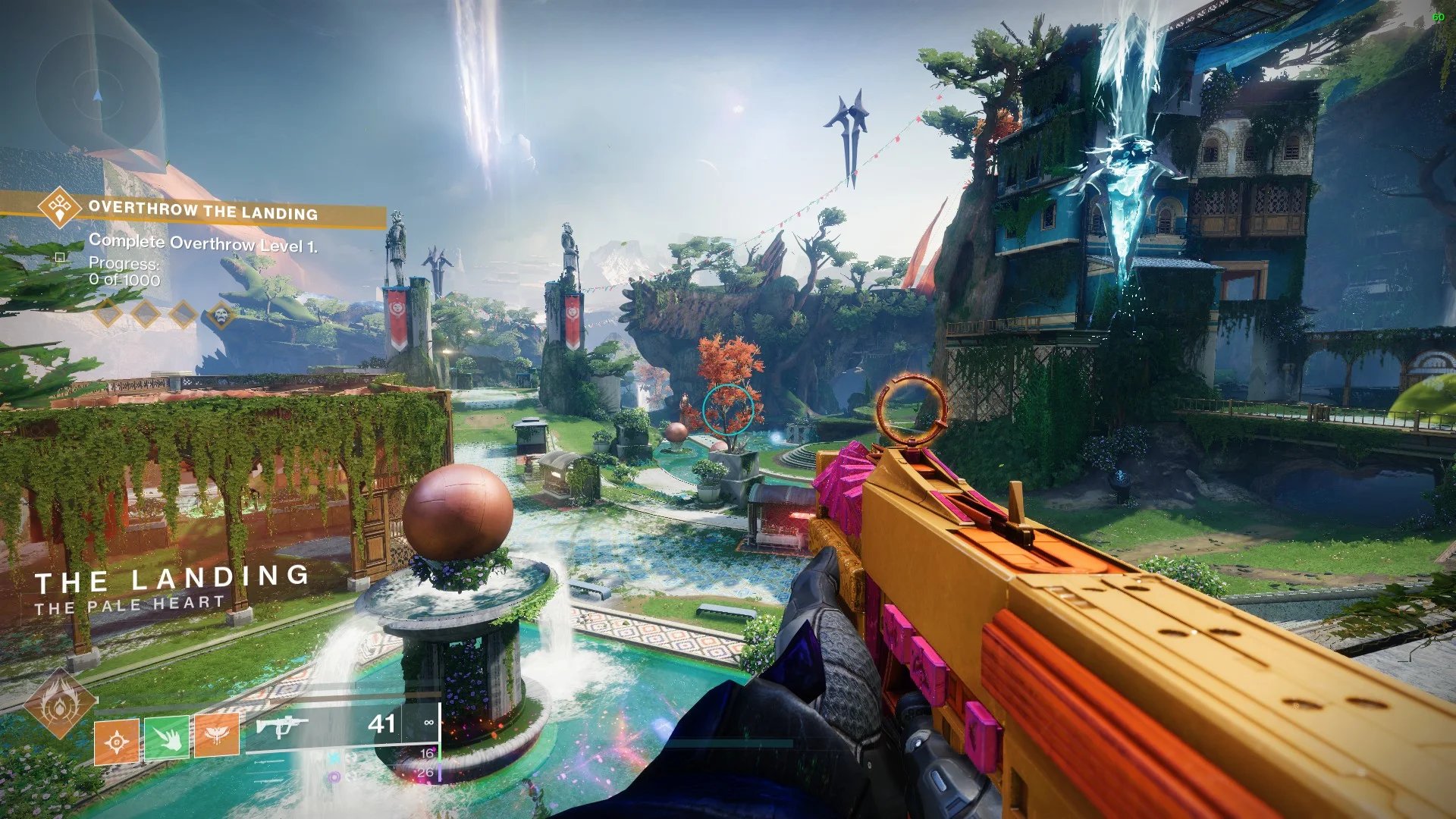Activate the flaming super ability diamond
Screen dimensions: 1456x819
click(x=59, y=705)
